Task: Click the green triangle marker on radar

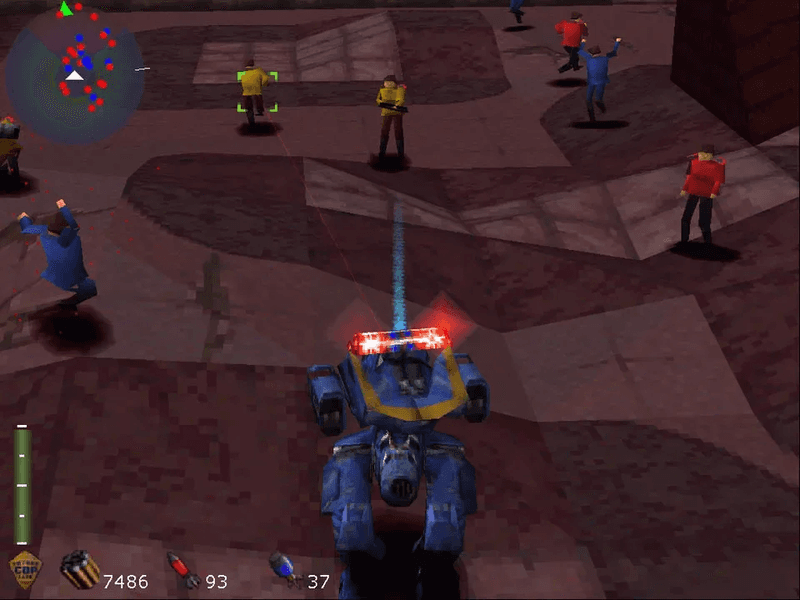Action: [x=65, y=9]
